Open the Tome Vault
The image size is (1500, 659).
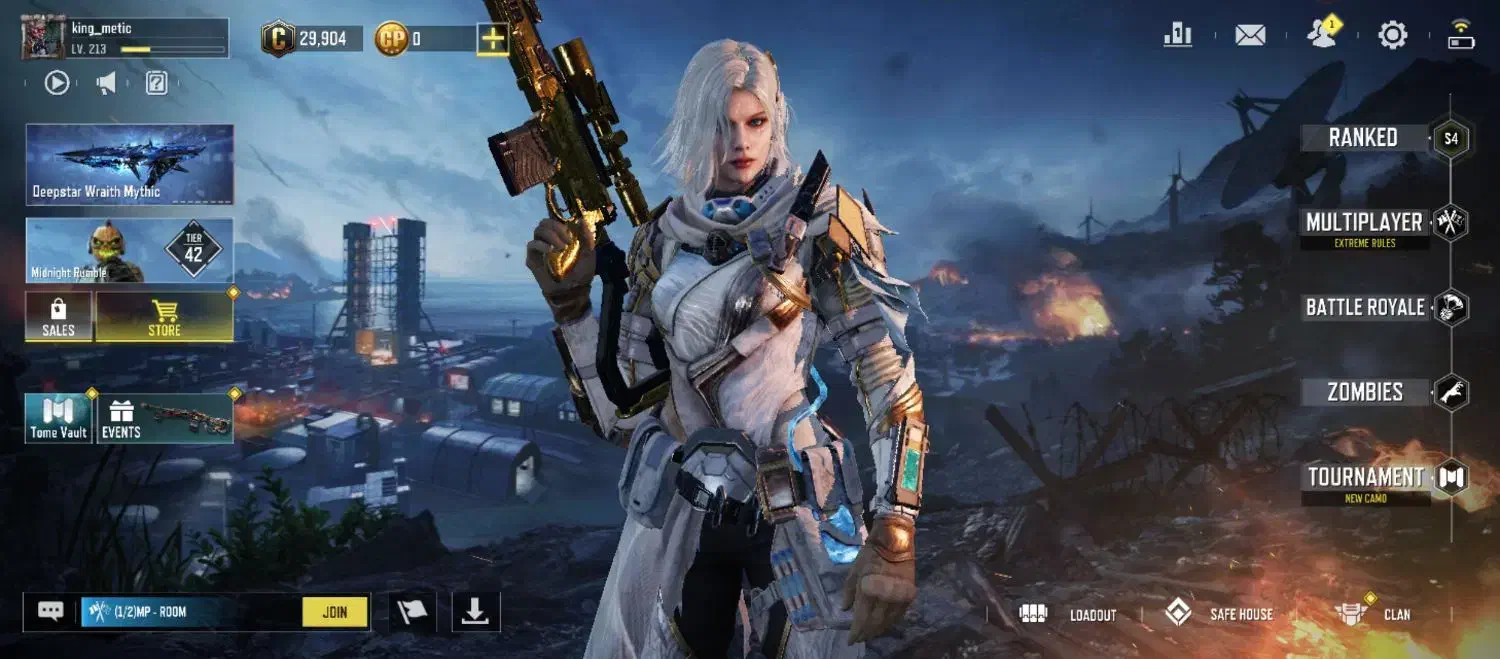point(58,418)
